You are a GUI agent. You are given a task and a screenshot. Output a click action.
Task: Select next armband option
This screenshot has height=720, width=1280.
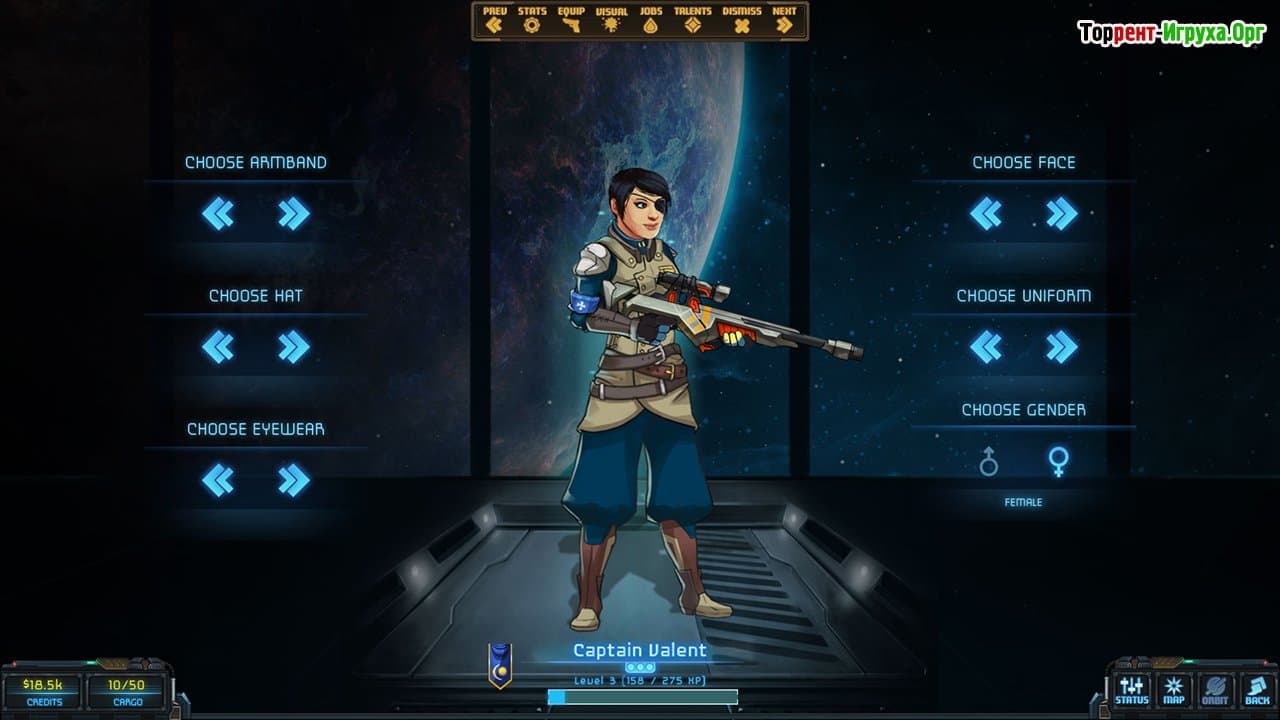pyautogui.click(x=293, y=213)
